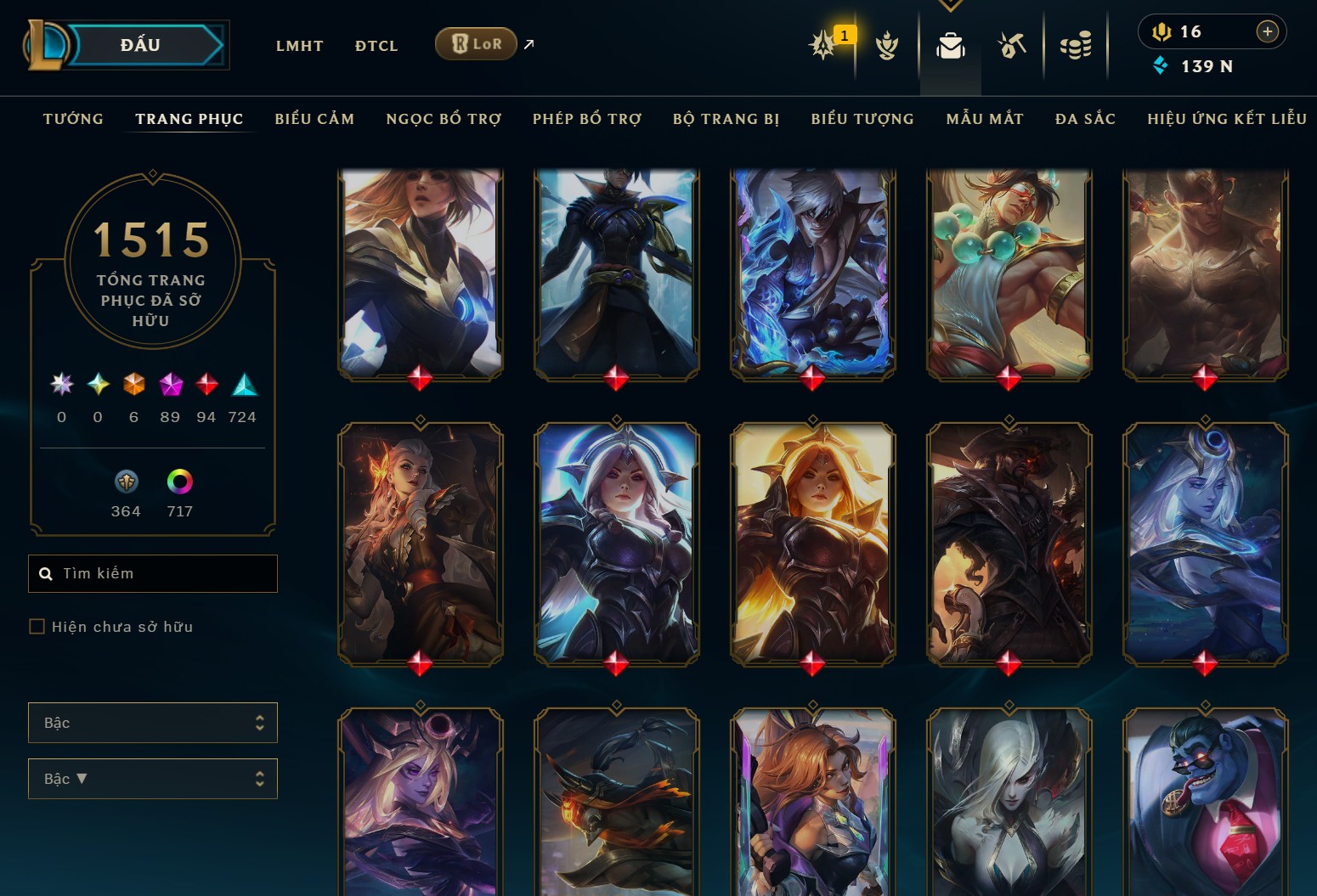This screenshot has height=896, width=1317.
Task: Click the blue essence icon next to 139 N
Action: [1160, 65]
